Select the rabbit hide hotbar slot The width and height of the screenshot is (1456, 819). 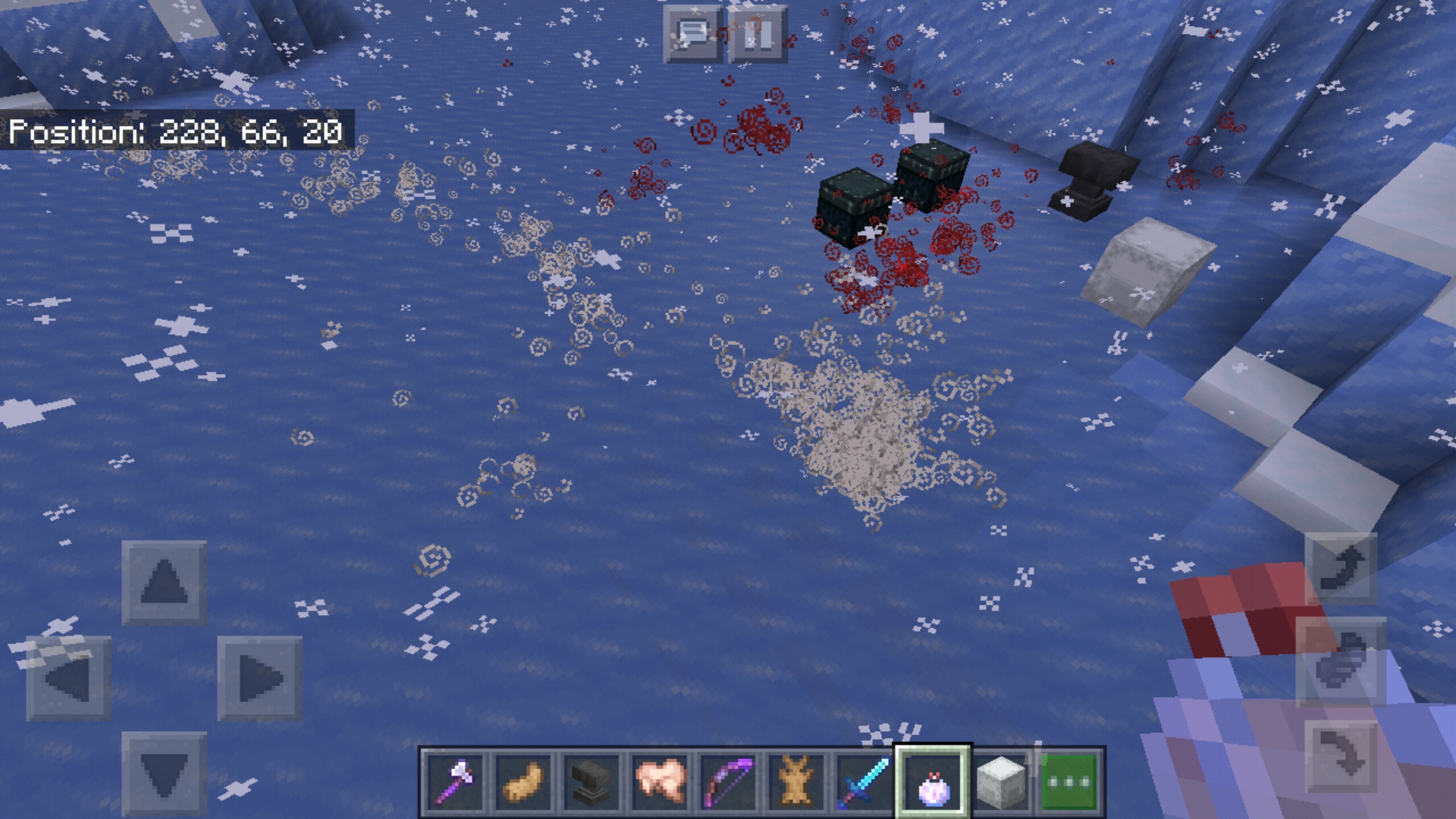click(795, 782)
